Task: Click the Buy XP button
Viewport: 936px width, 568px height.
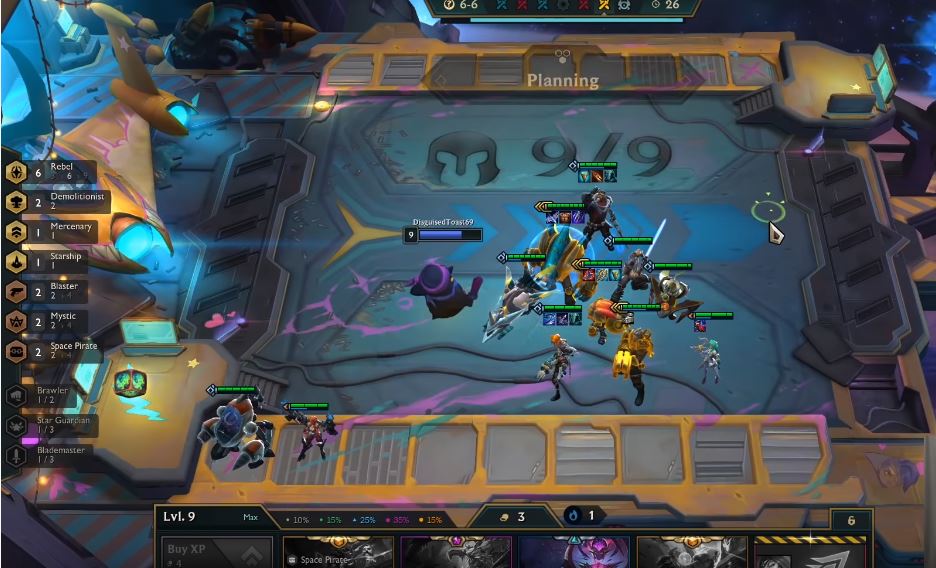Action: click(x=216, y=552)
